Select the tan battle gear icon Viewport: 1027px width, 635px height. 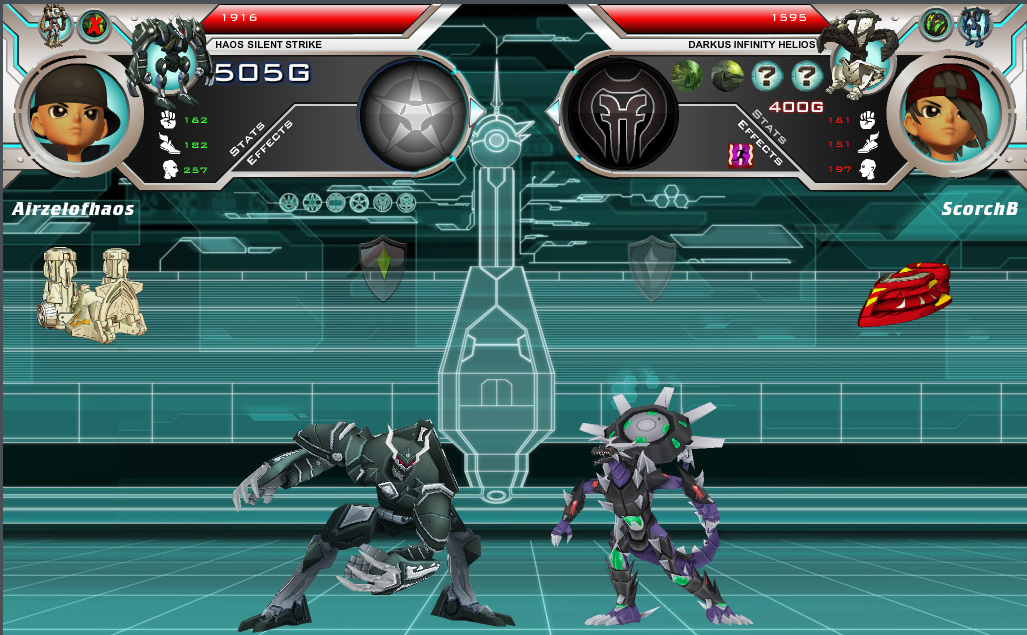(93, 293)
